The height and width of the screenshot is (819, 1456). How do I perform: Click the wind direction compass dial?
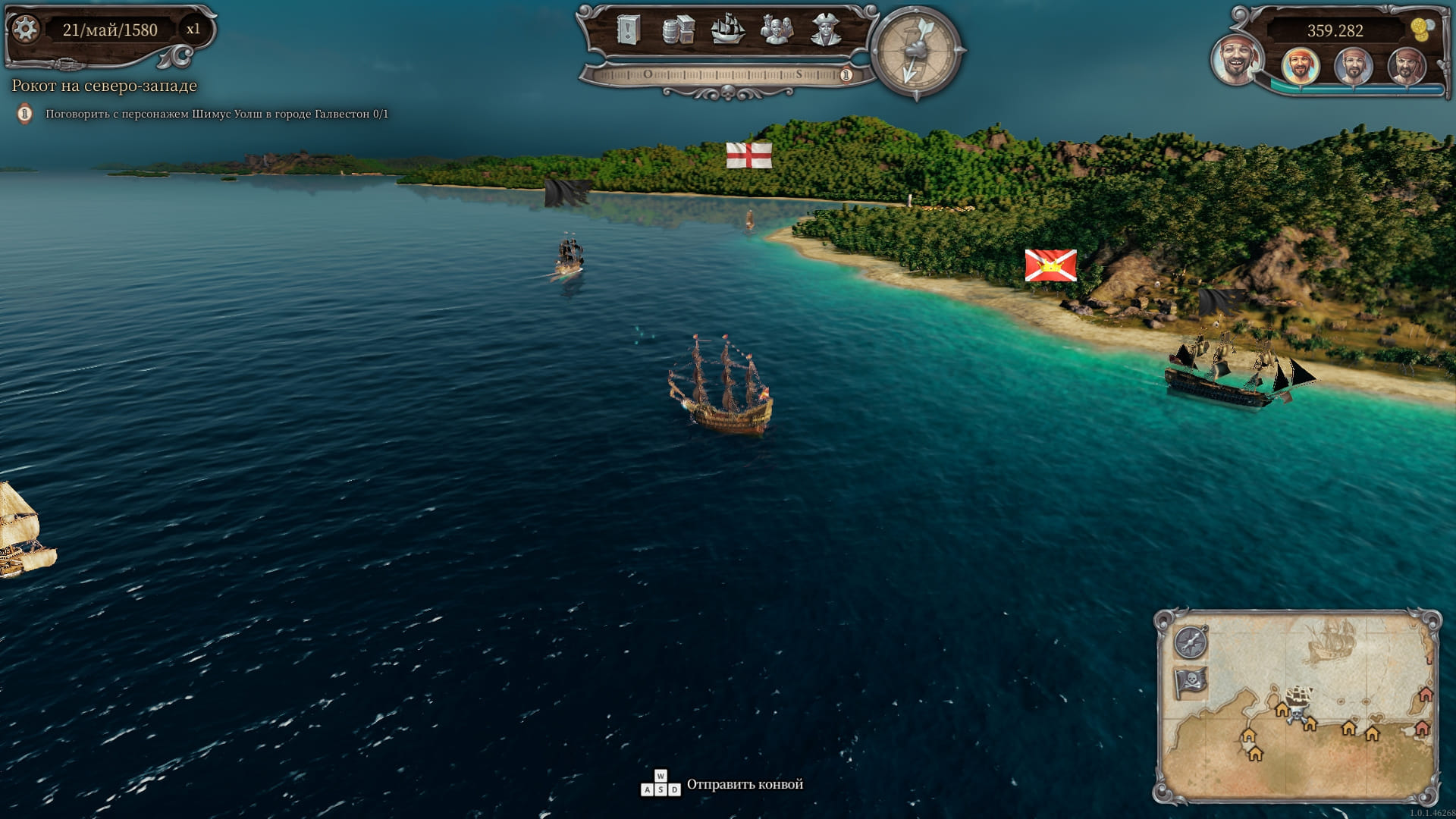[916, 52]
